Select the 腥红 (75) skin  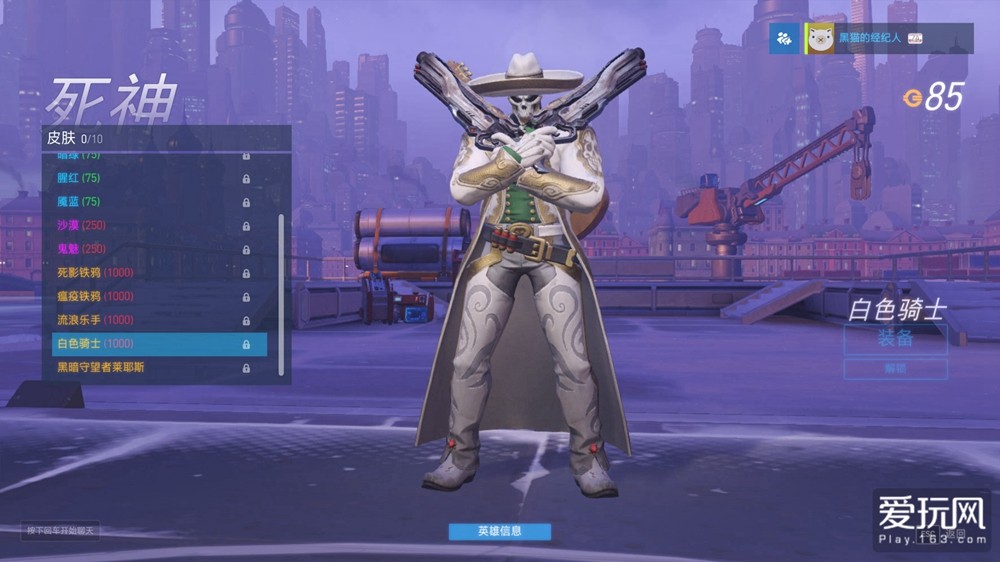[150, 178]
